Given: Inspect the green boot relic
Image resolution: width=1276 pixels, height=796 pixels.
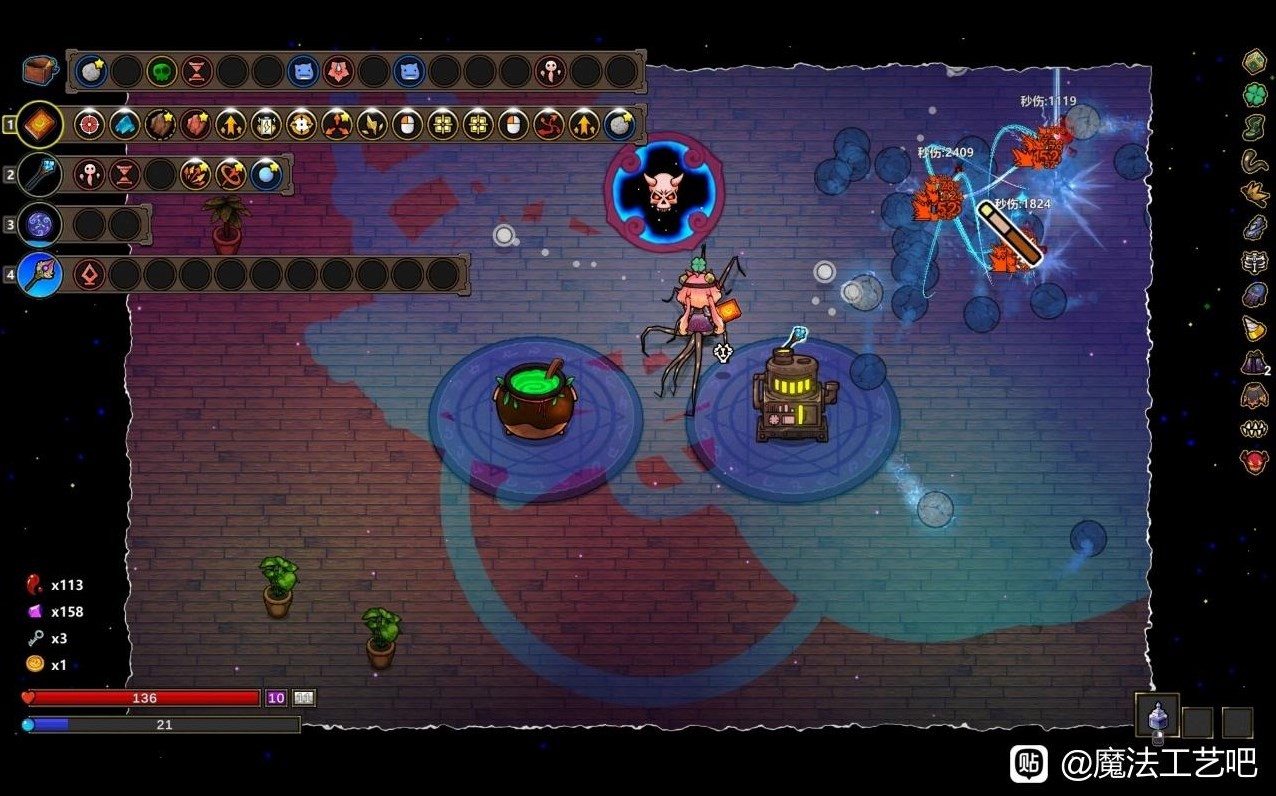Looking at the screenshot, I should tap(1255, 128).
